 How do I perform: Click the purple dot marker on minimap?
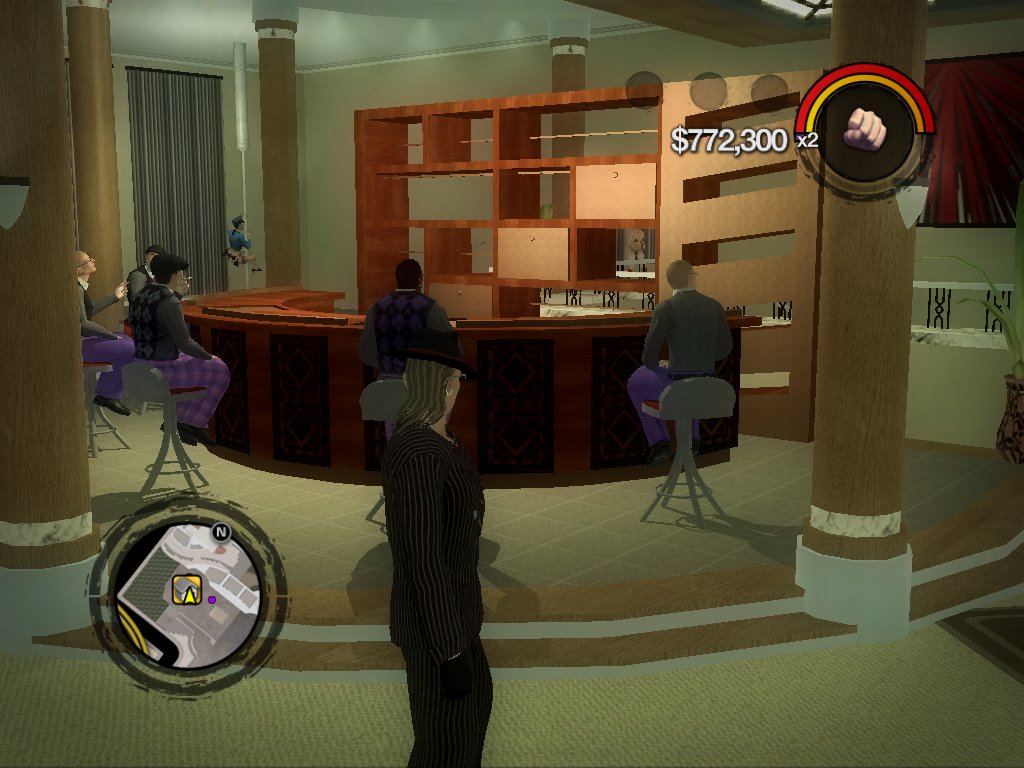(x=212, y=600)
